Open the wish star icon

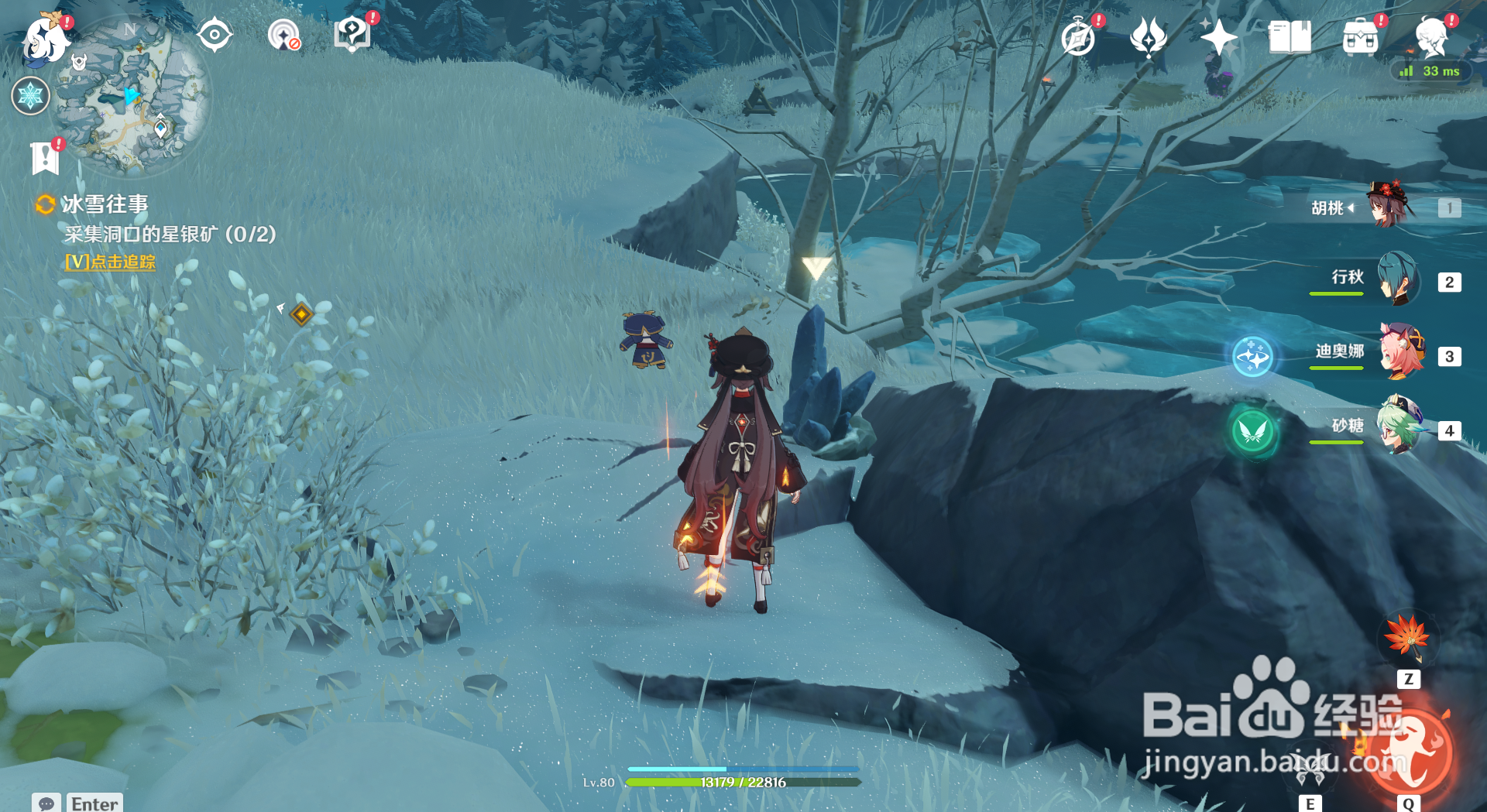pyautogui.click(x=1218, y=37)
